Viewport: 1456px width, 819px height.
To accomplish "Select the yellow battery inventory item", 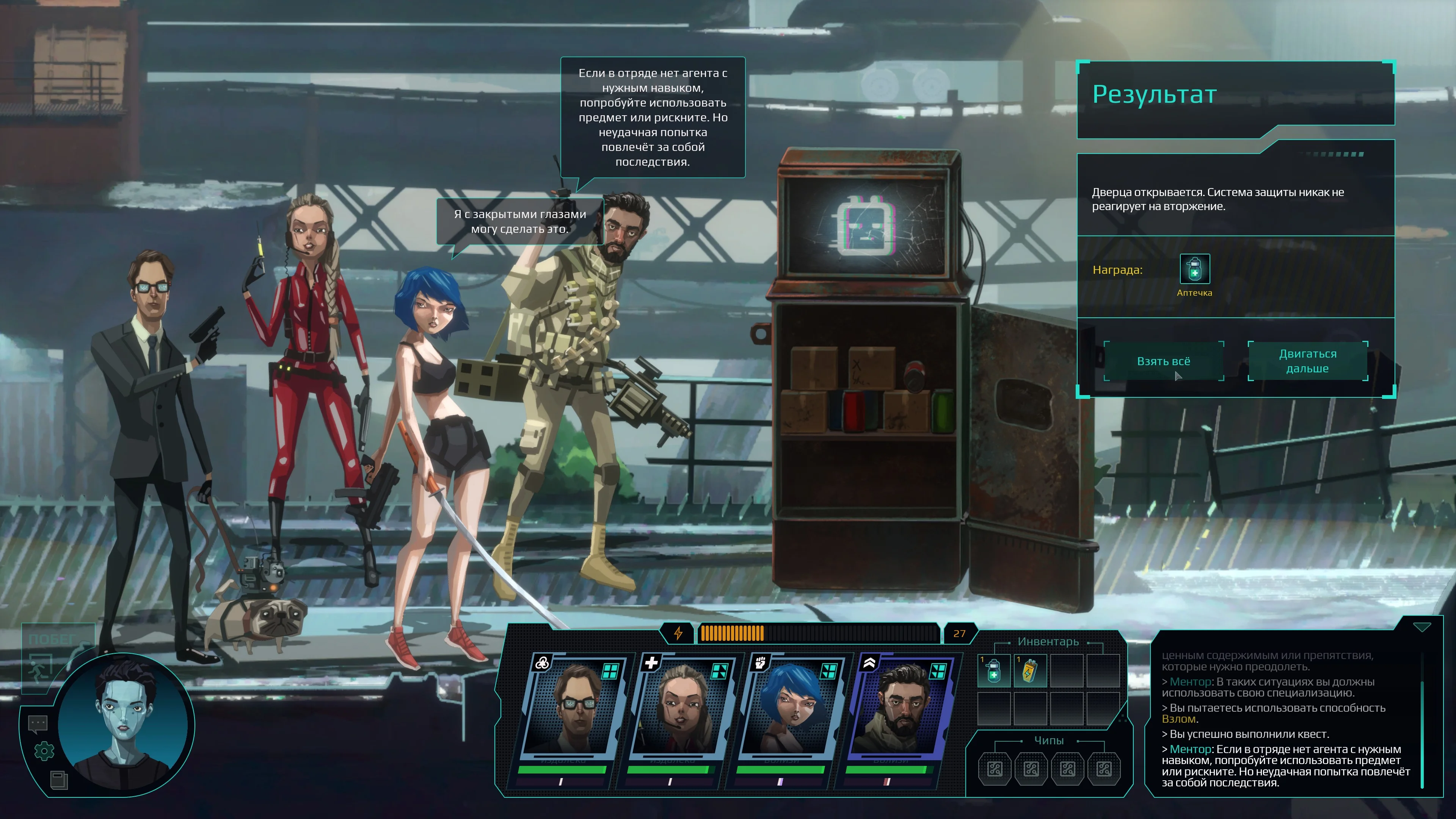I will tap(1030, 670).
